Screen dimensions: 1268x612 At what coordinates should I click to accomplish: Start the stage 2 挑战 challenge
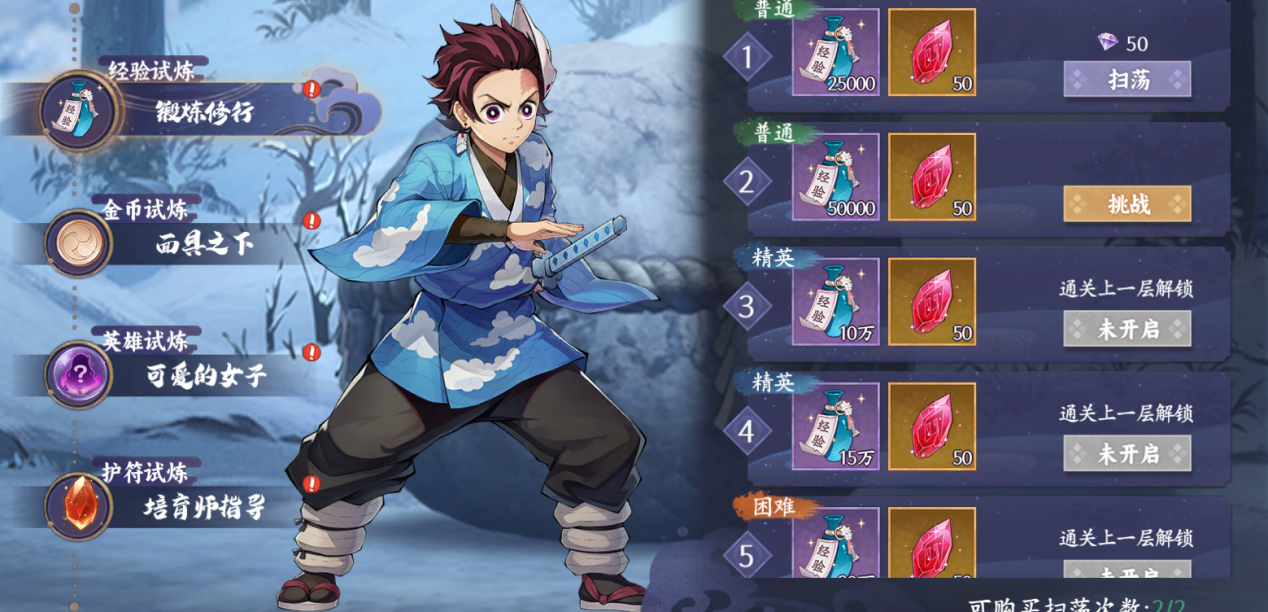tap(1127, 204)
